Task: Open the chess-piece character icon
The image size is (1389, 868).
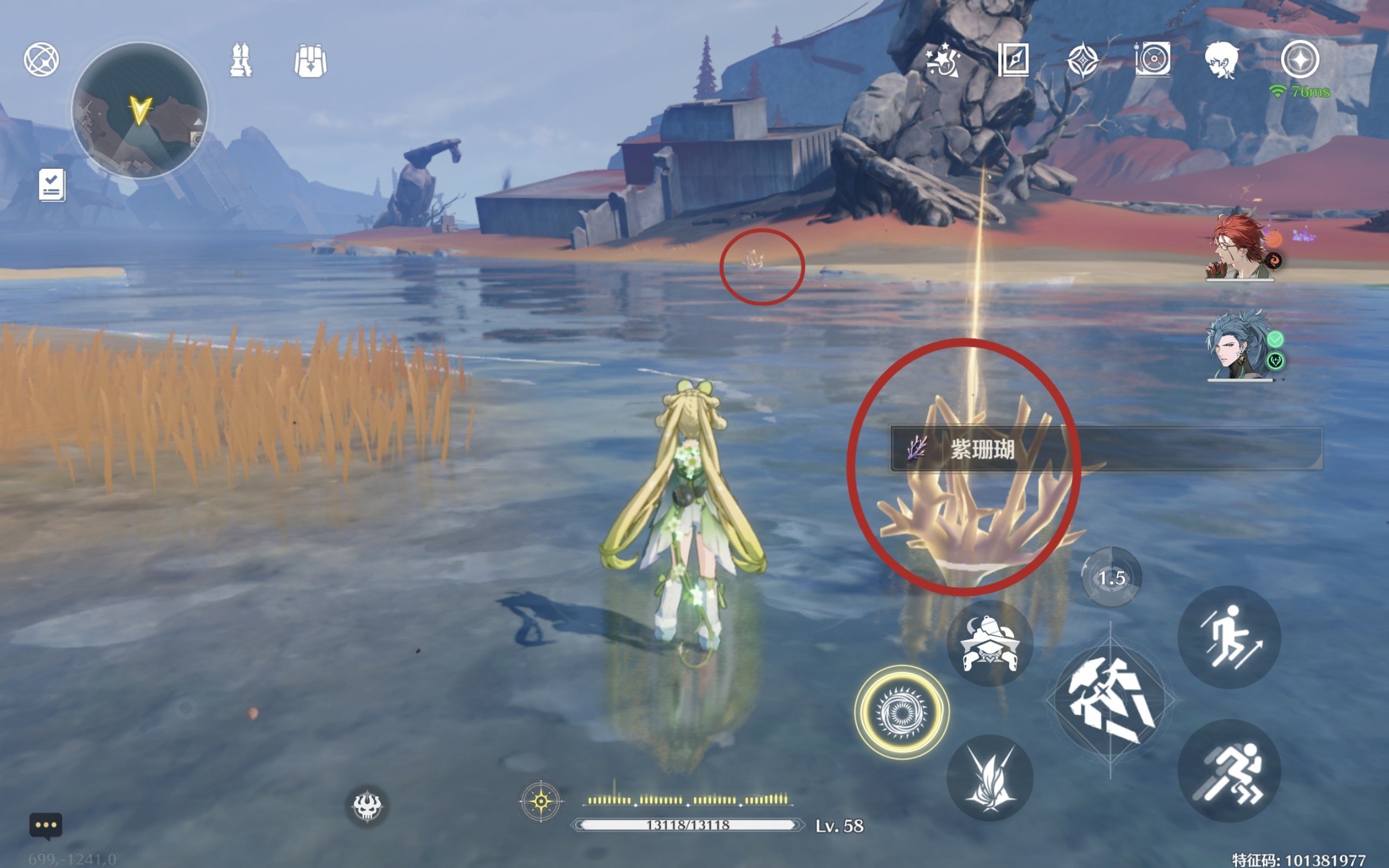Action: [x=240, y=60]
